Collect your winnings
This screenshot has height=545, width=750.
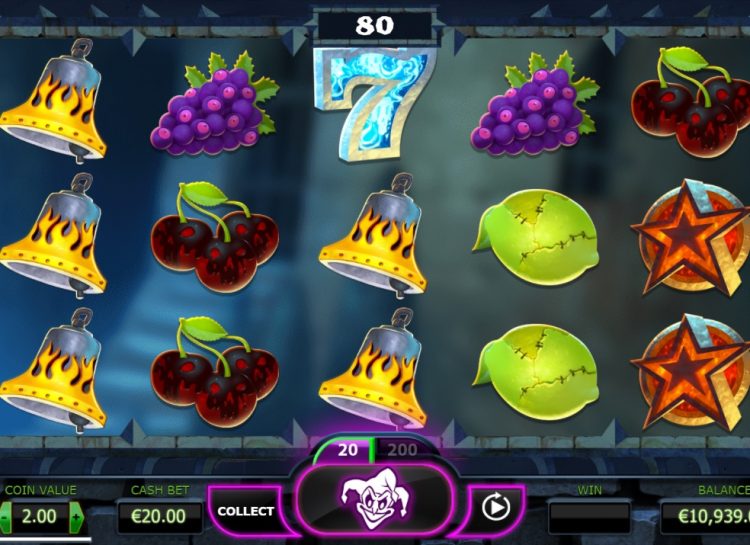[245, 511]
